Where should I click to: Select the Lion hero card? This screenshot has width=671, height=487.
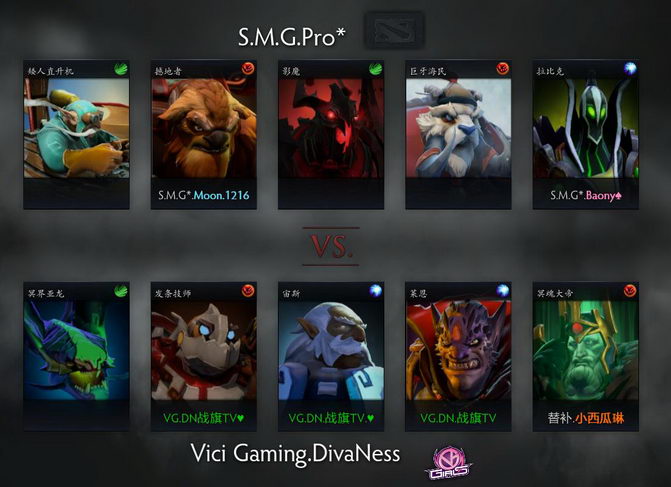pyautogui.click(x=458, y=352)
